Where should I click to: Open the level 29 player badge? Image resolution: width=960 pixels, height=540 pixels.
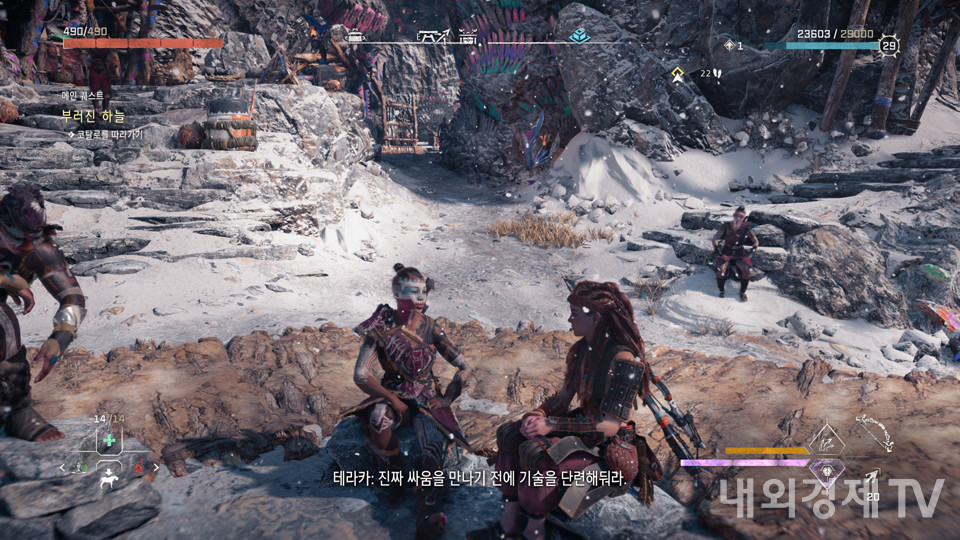[888, 44]
